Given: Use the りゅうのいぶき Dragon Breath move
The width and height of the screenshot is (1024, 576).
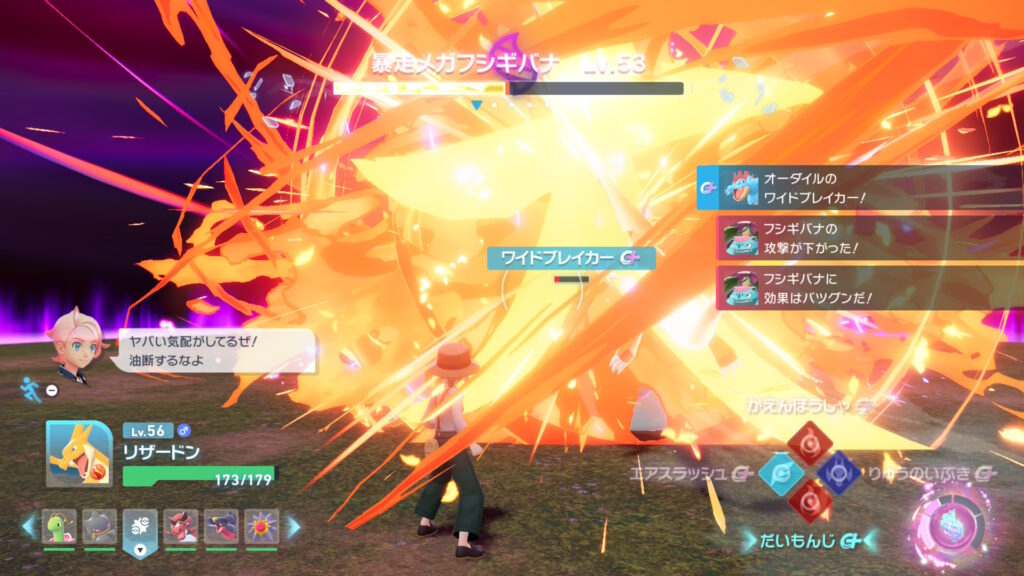Looking at the screenshot, I should [838, 472].
